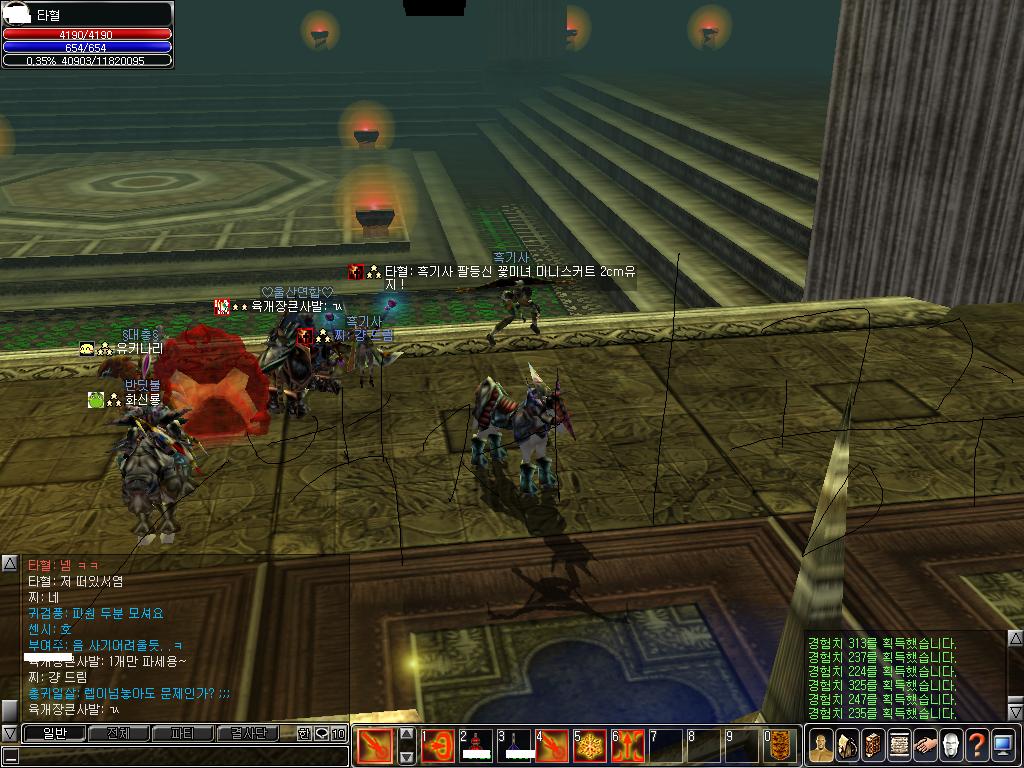Activate the fireball skill in slot 4
Viewport: 1024px width, 768px height.
pos(553,746)
